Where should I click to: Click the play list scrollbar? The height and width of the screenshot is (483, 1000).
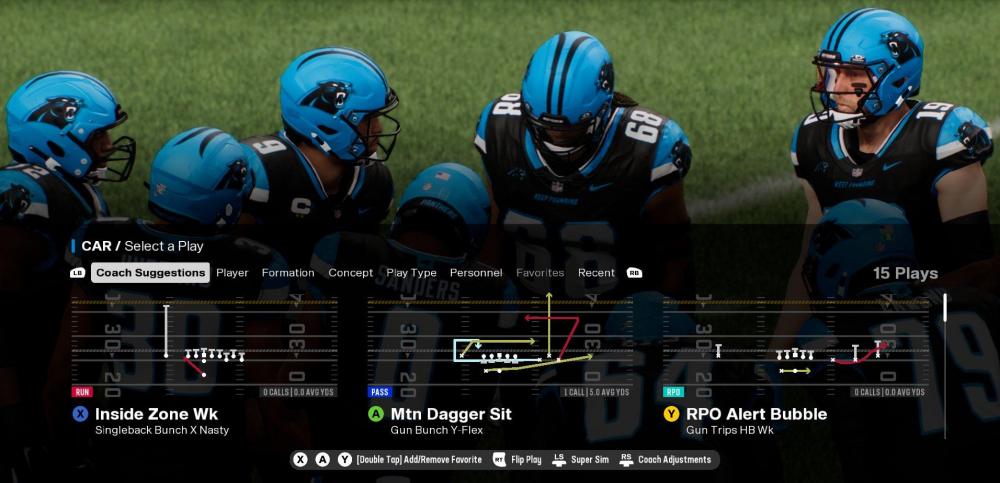[x=945, y=307]
